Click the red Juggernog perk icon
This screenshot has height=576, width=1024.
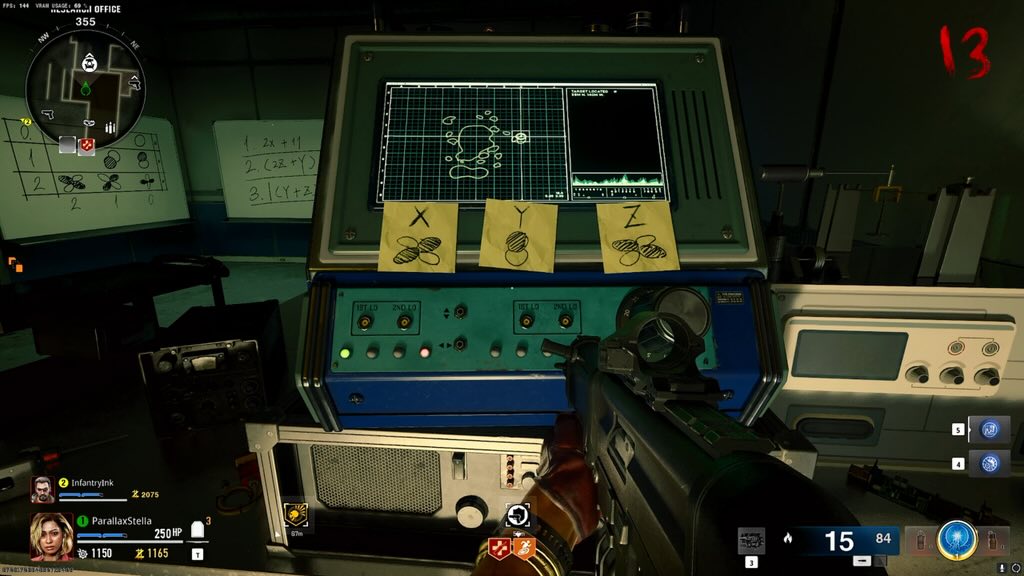496,548
